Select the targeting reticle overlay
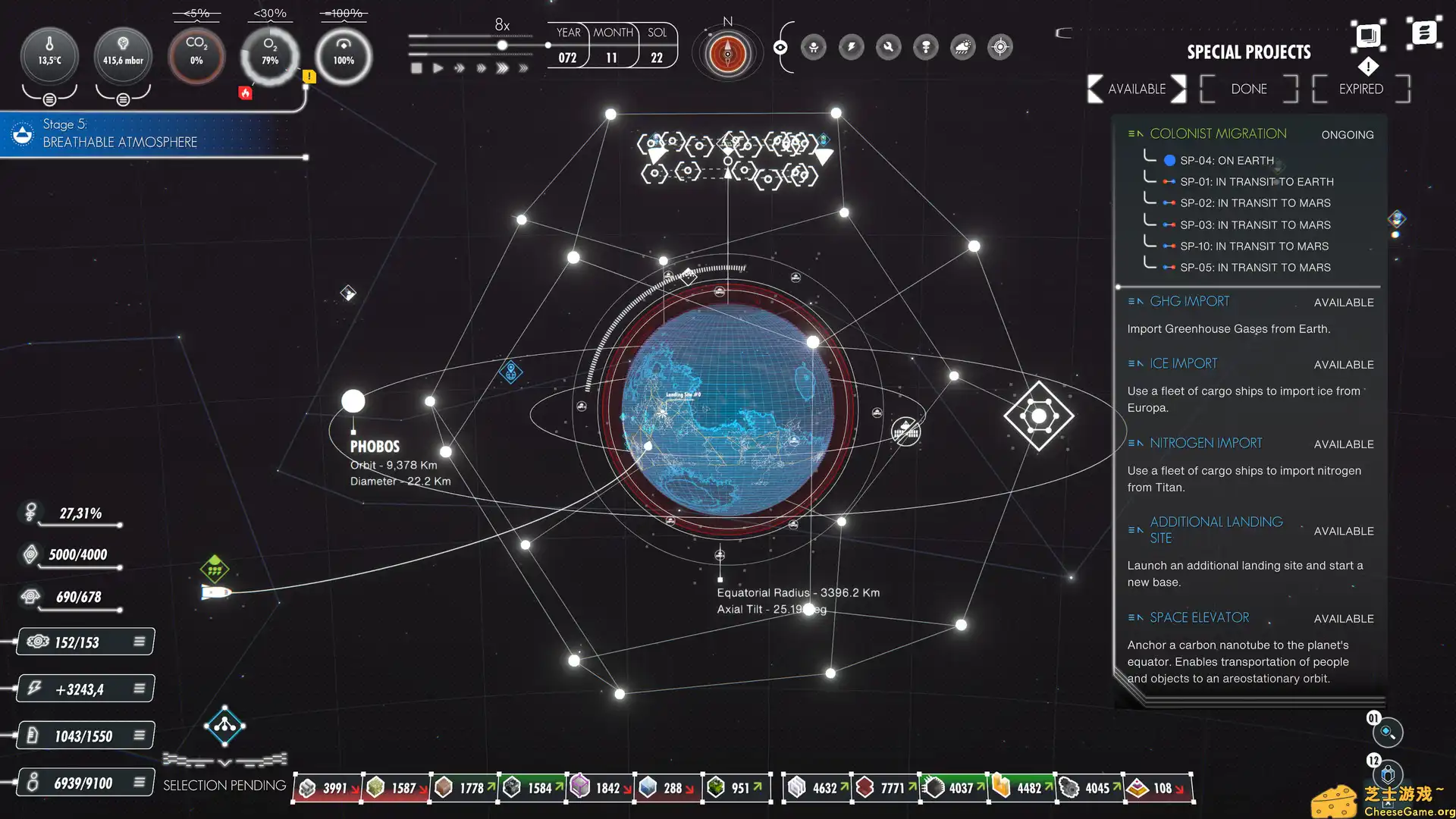The width and height of the screenshot is (1456, 819). click(999, 47)
